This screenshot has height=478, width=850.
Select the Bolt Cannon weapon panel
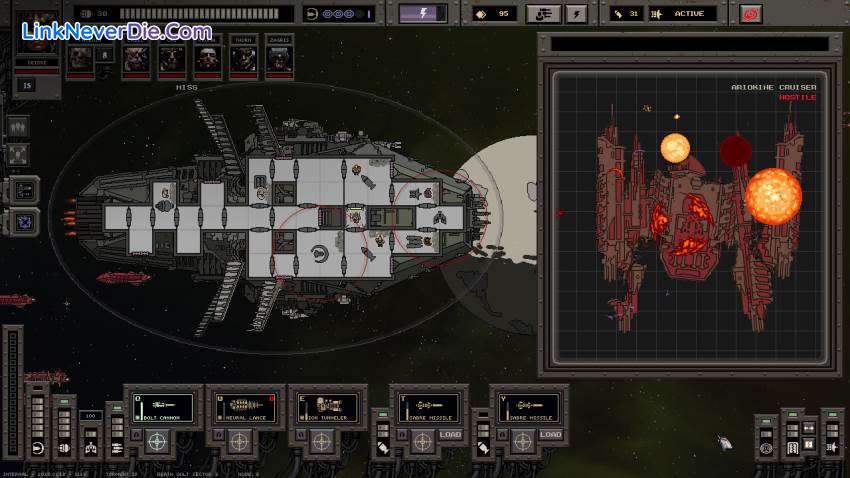tap(164, 407)
